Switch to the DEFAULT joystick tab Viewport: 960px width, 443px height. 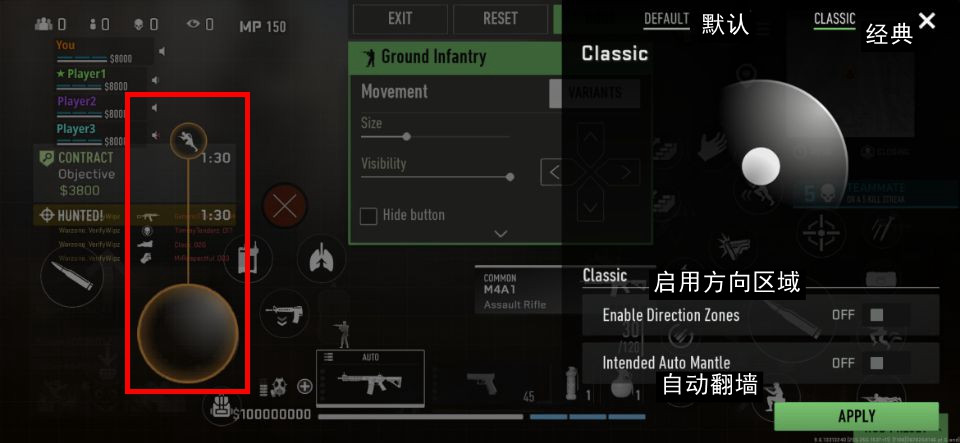tap(666, 19)
